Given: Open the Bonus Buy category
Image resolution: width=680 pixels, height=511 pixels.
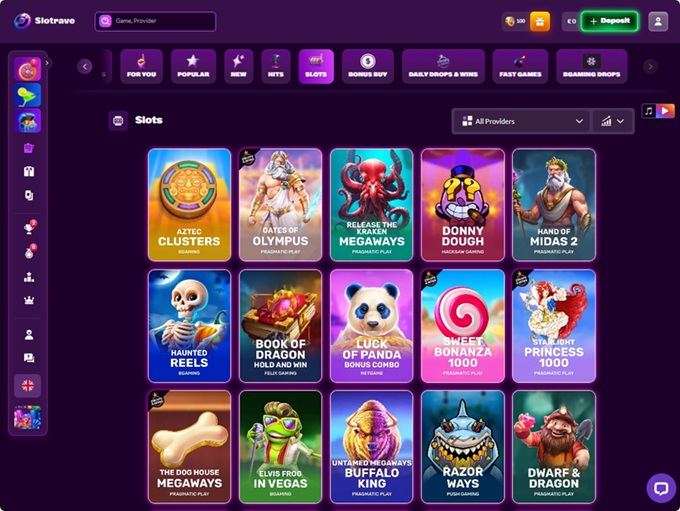Looking at the screenshot, I should click(x=367, y=66).
